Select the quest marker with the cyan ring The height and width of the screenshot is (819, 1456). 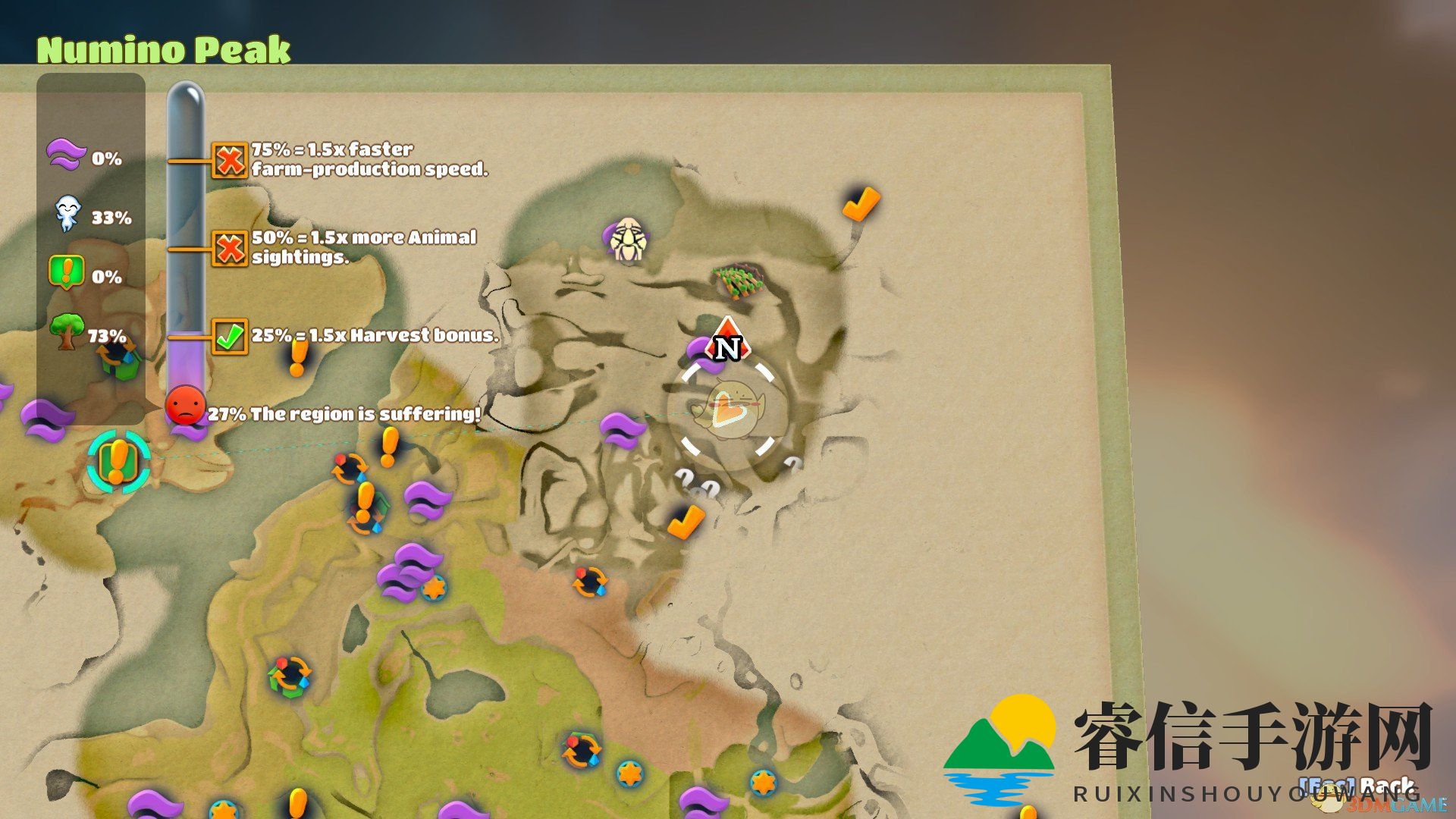(x=118, y=461)
